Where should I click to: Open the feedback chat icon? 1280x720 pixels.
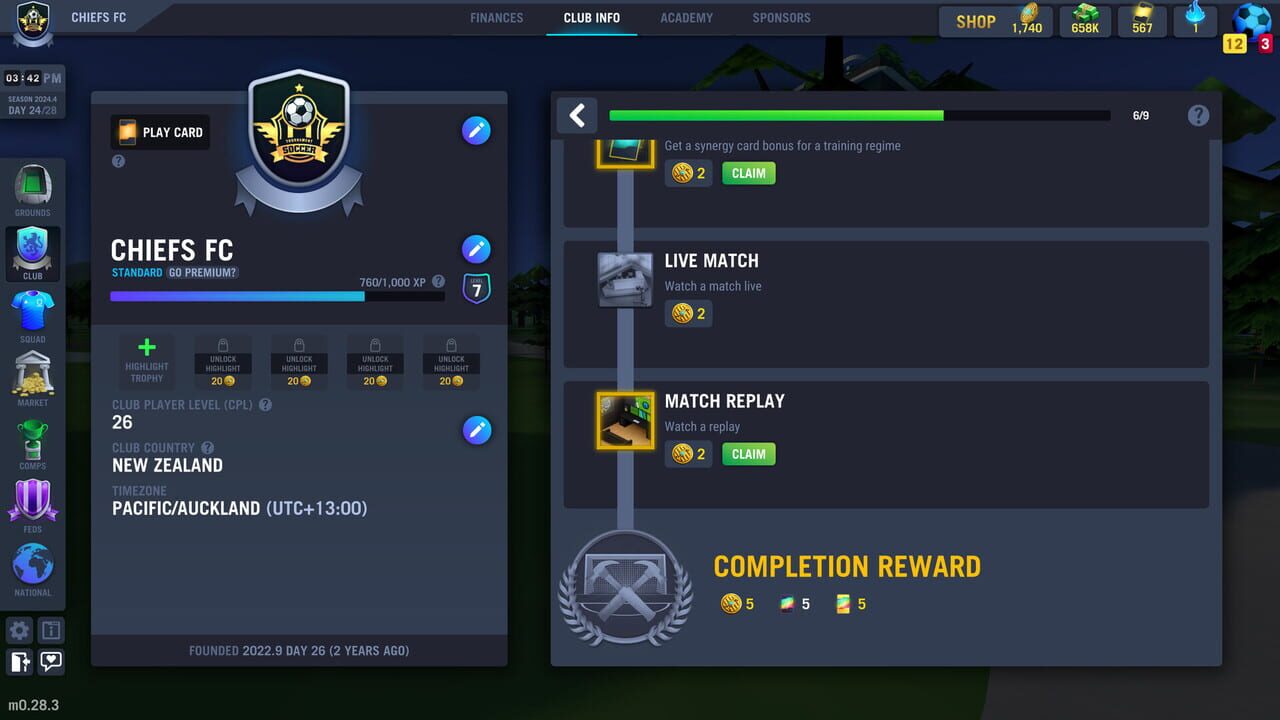point(50,662)
